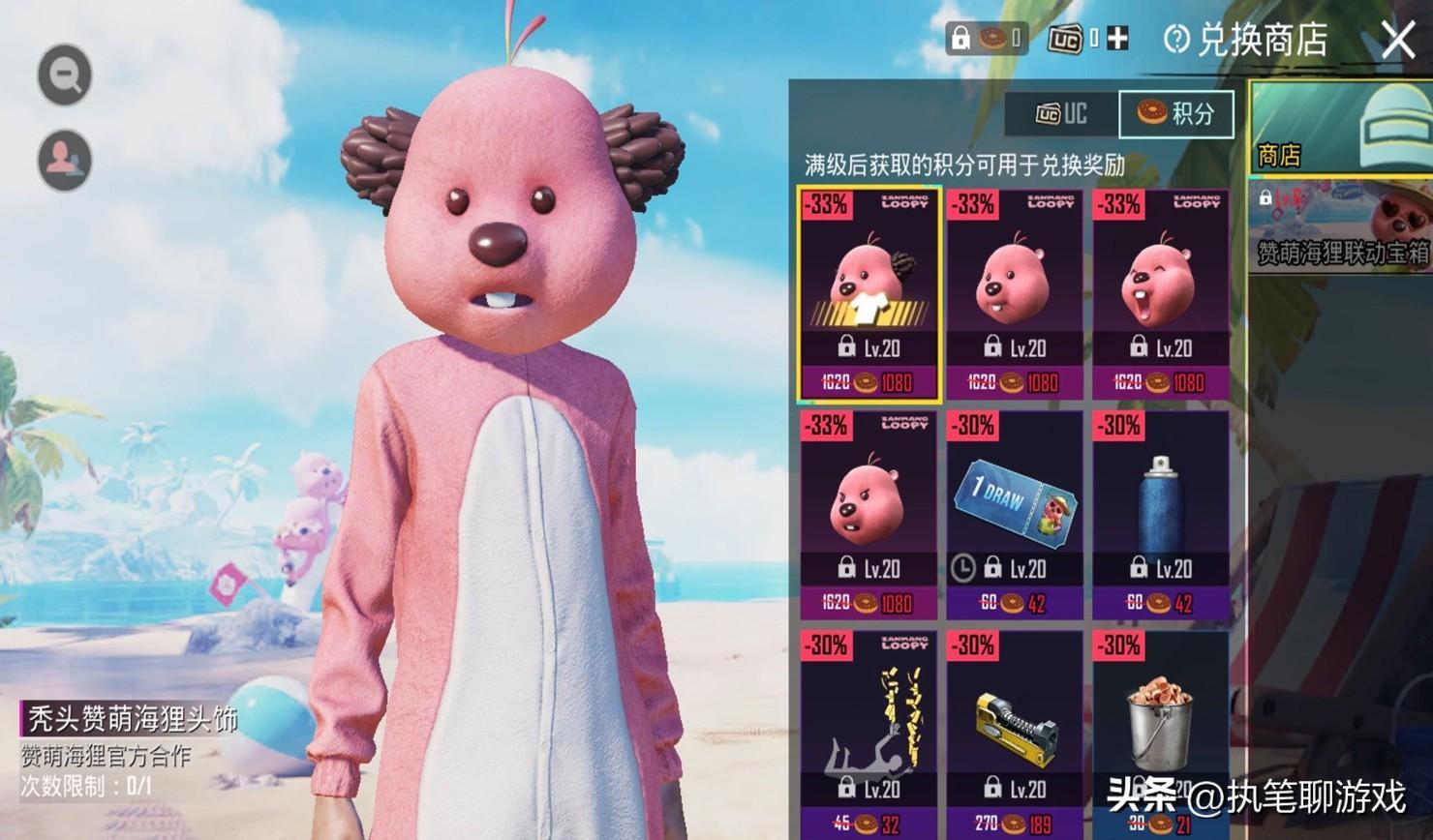Open the 兑换商店 help question mark

click(x=1176, y=40)
